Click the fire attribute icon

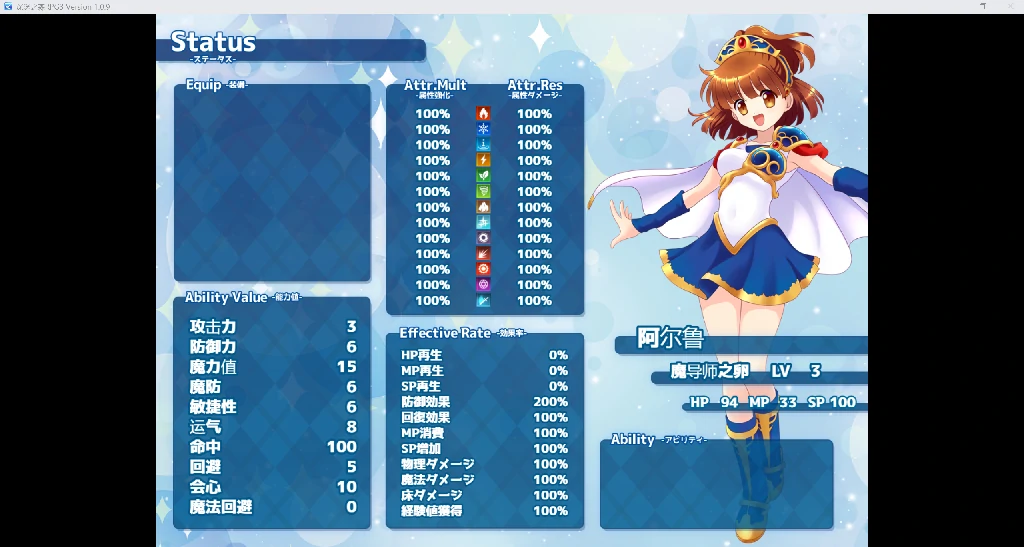point(484,114)
